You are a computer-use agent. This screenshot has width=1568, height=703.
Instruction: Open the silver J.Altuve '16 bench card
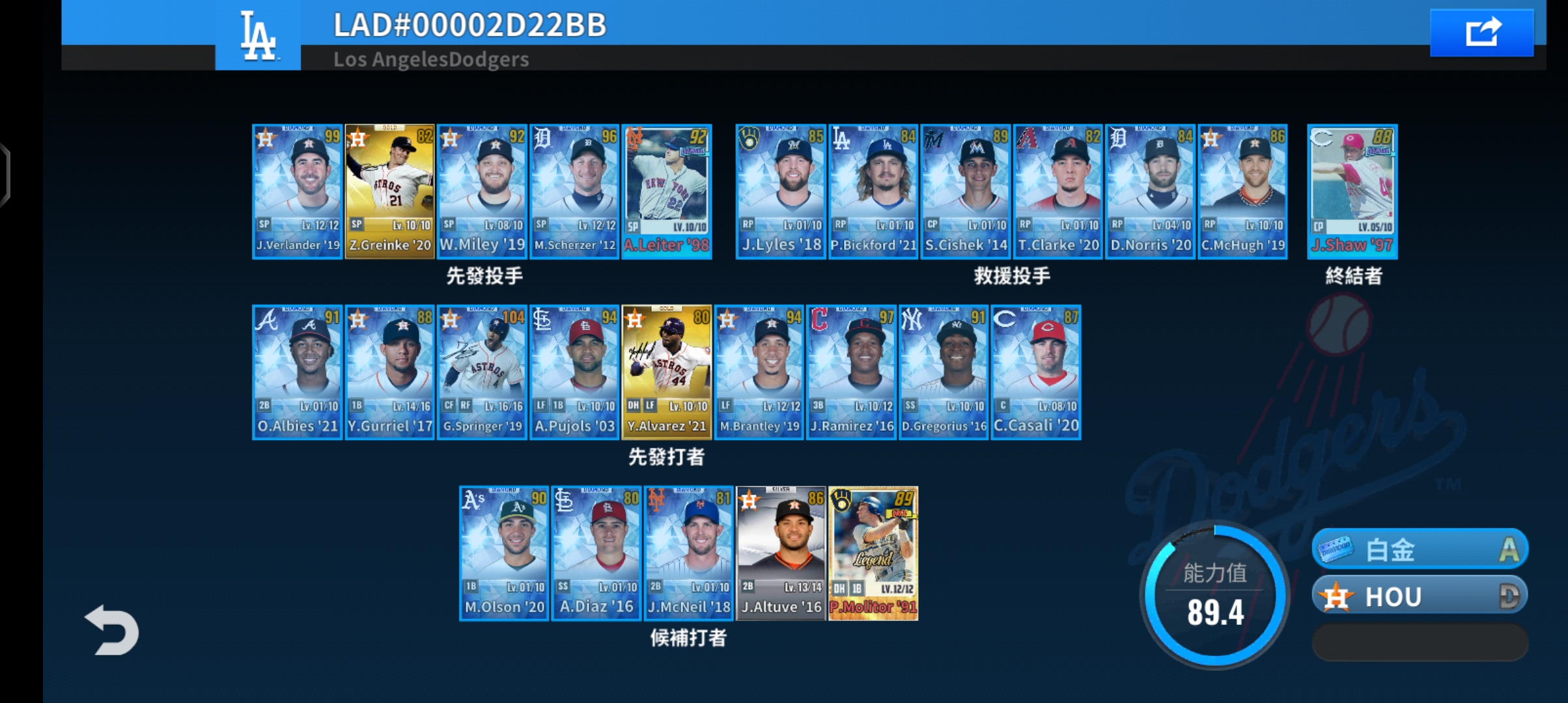[780, 555]
